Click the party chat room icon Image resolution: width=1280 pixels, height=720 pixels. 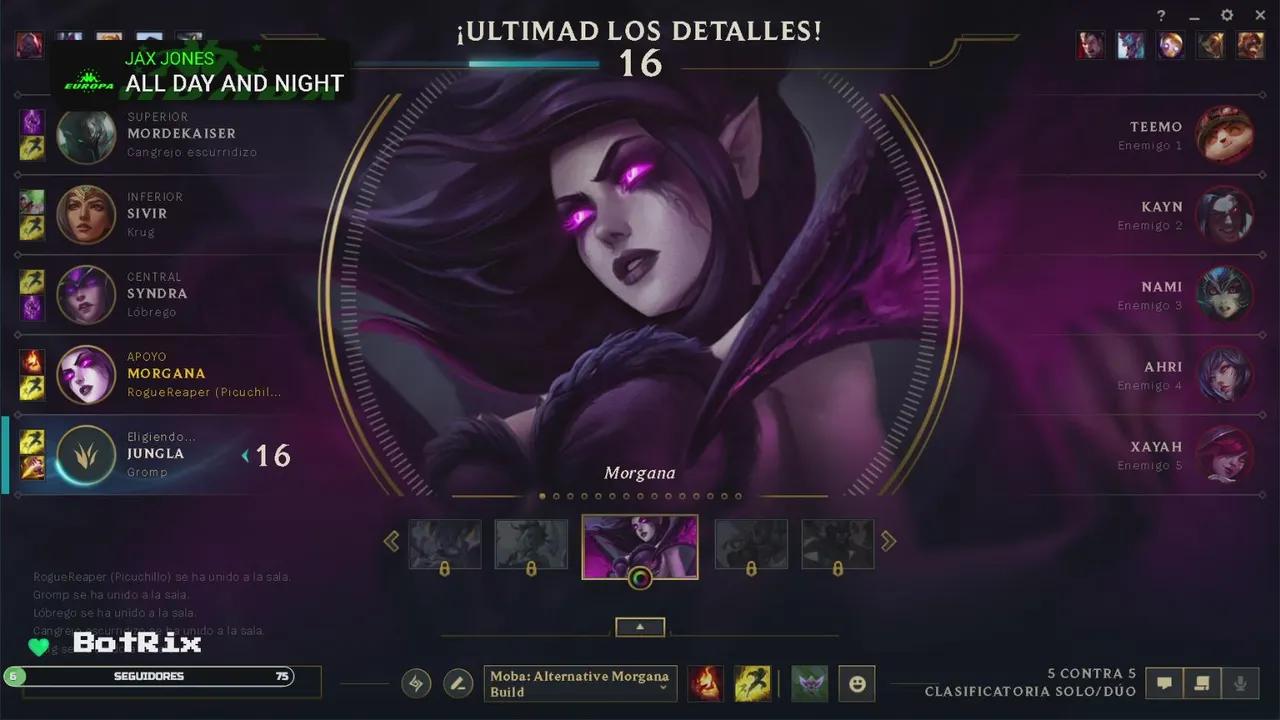coord(1203,682)
